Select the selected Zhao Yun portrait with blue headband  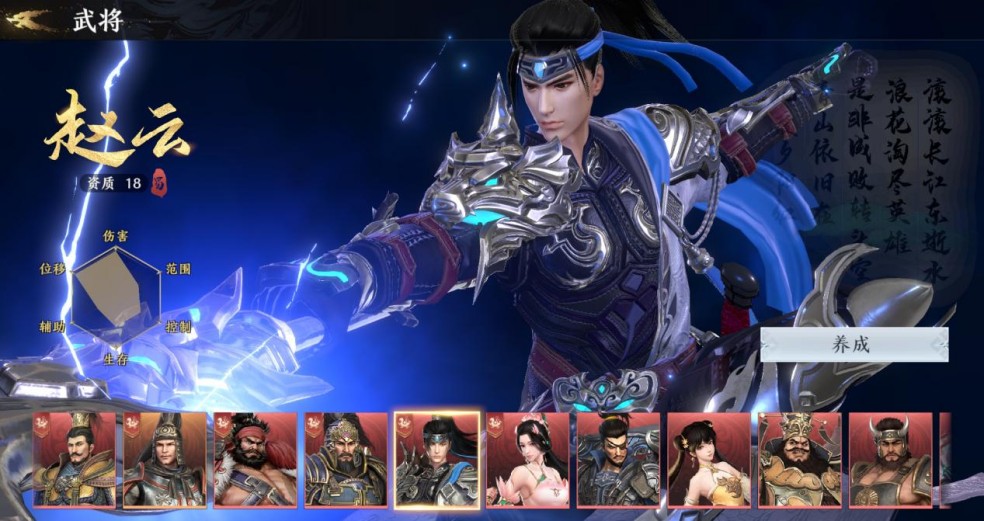(x=436, y=460)
